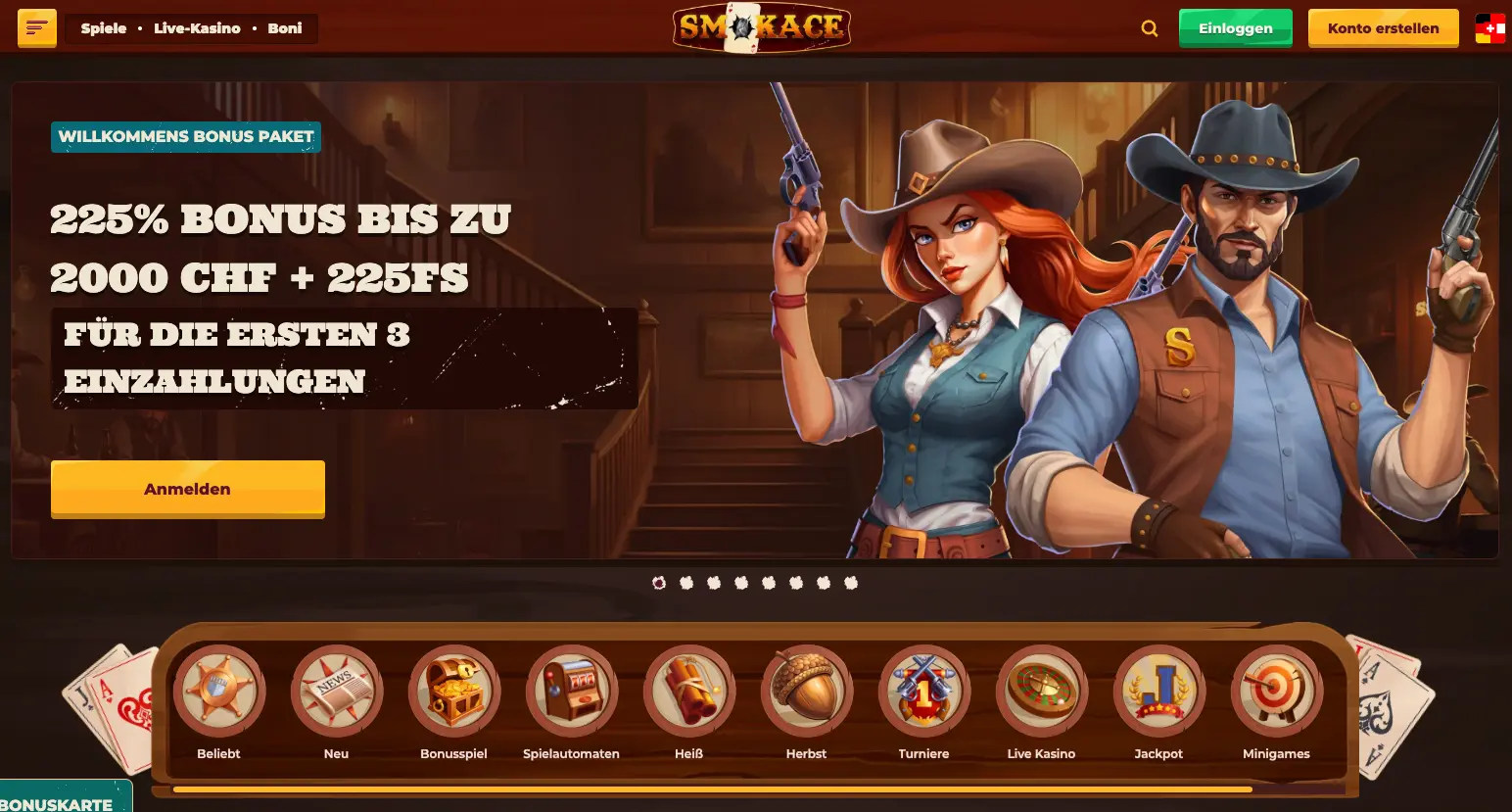
Task: Click the Anmelden banner button
Action: (x=188, y=489)
